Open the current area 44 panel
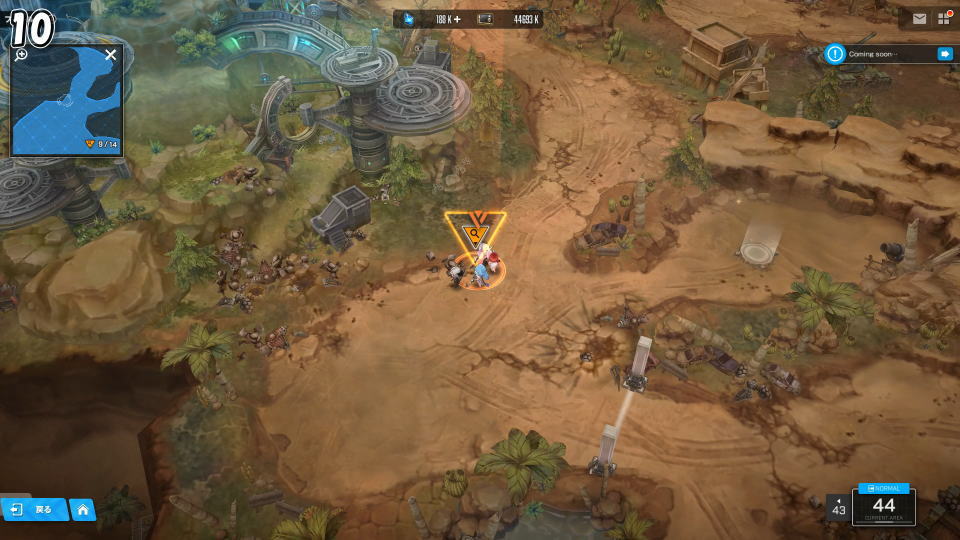This screenshot has height=540, width=960. (883, 507)
